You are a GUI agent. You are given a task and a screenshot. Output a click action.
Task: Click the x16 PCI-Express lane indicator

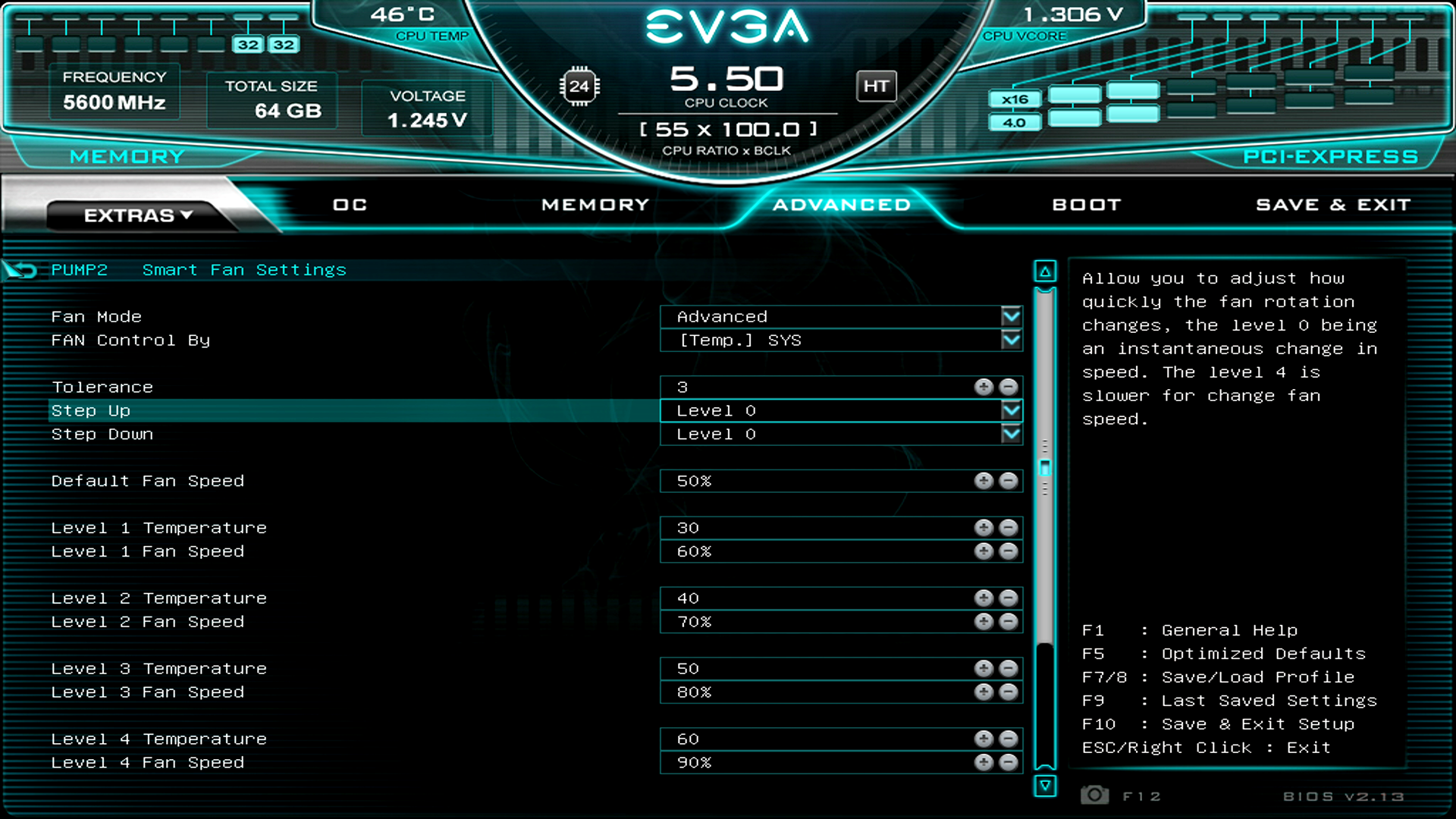tap(1015, 99)
